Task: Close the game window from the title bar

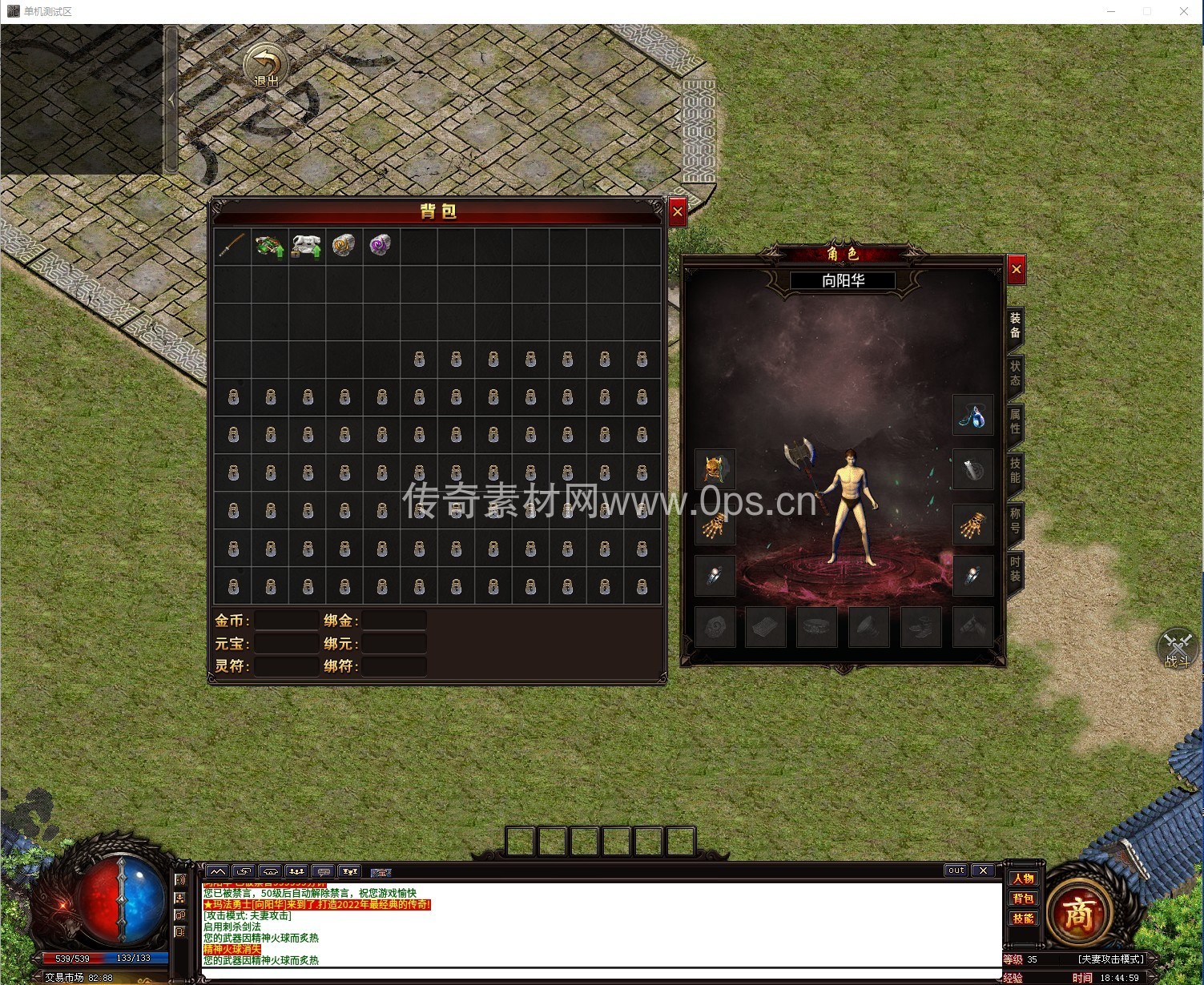Action: coord(1183,11)
